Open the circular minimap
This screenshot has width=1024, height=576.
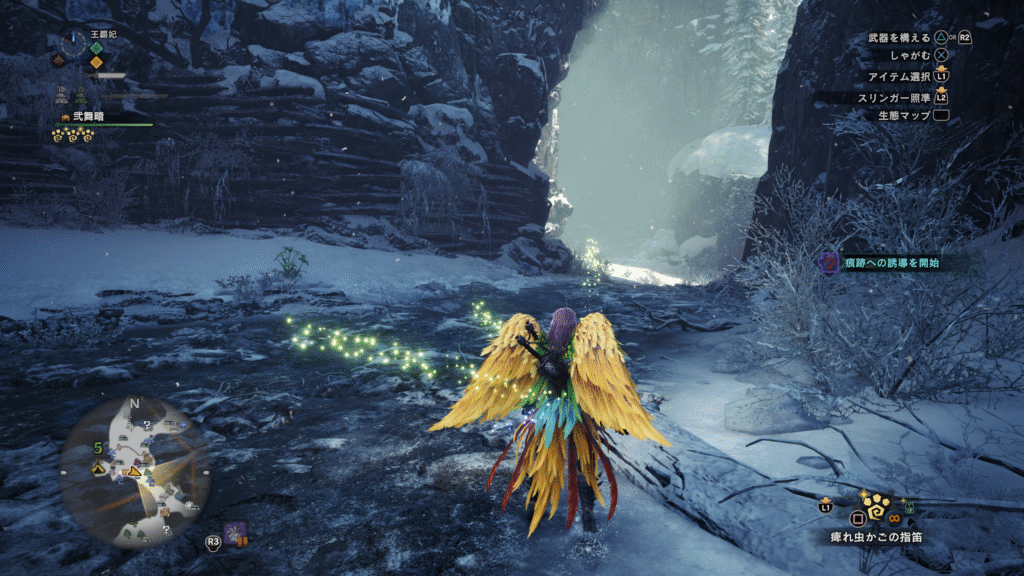(x=134, y=471)
